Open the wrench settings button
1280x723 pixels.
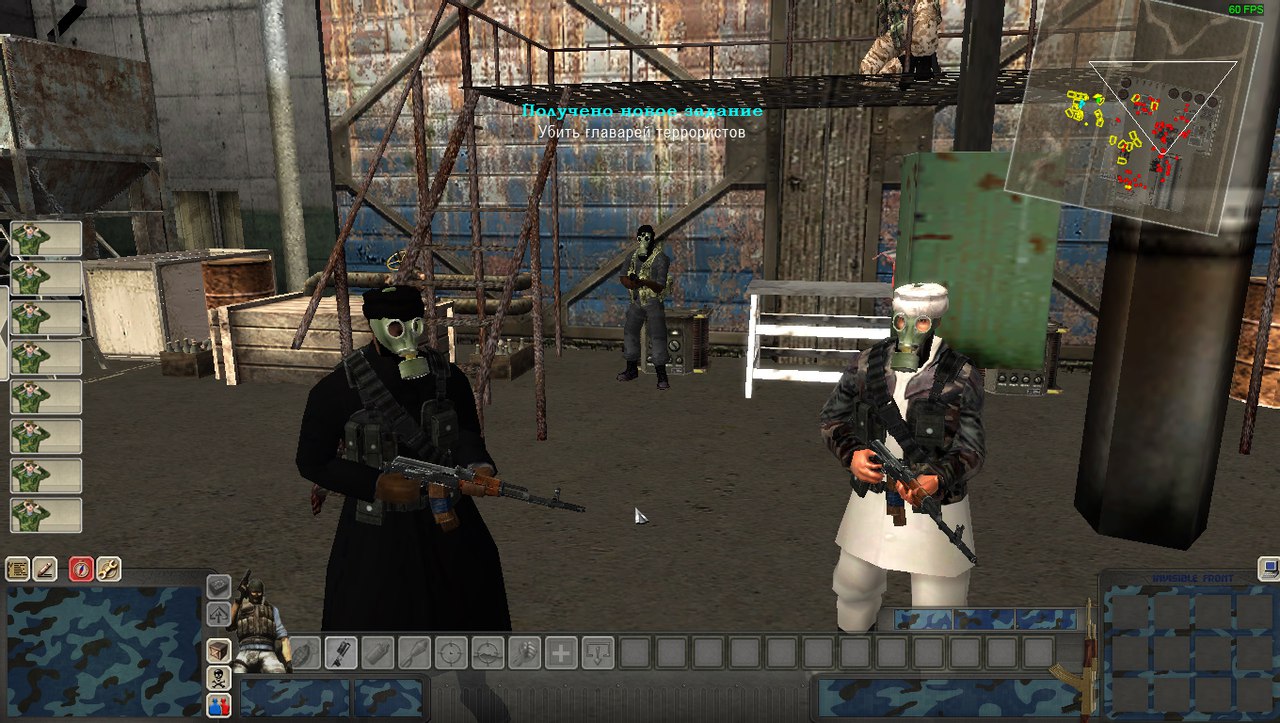[x=108, y=570]
